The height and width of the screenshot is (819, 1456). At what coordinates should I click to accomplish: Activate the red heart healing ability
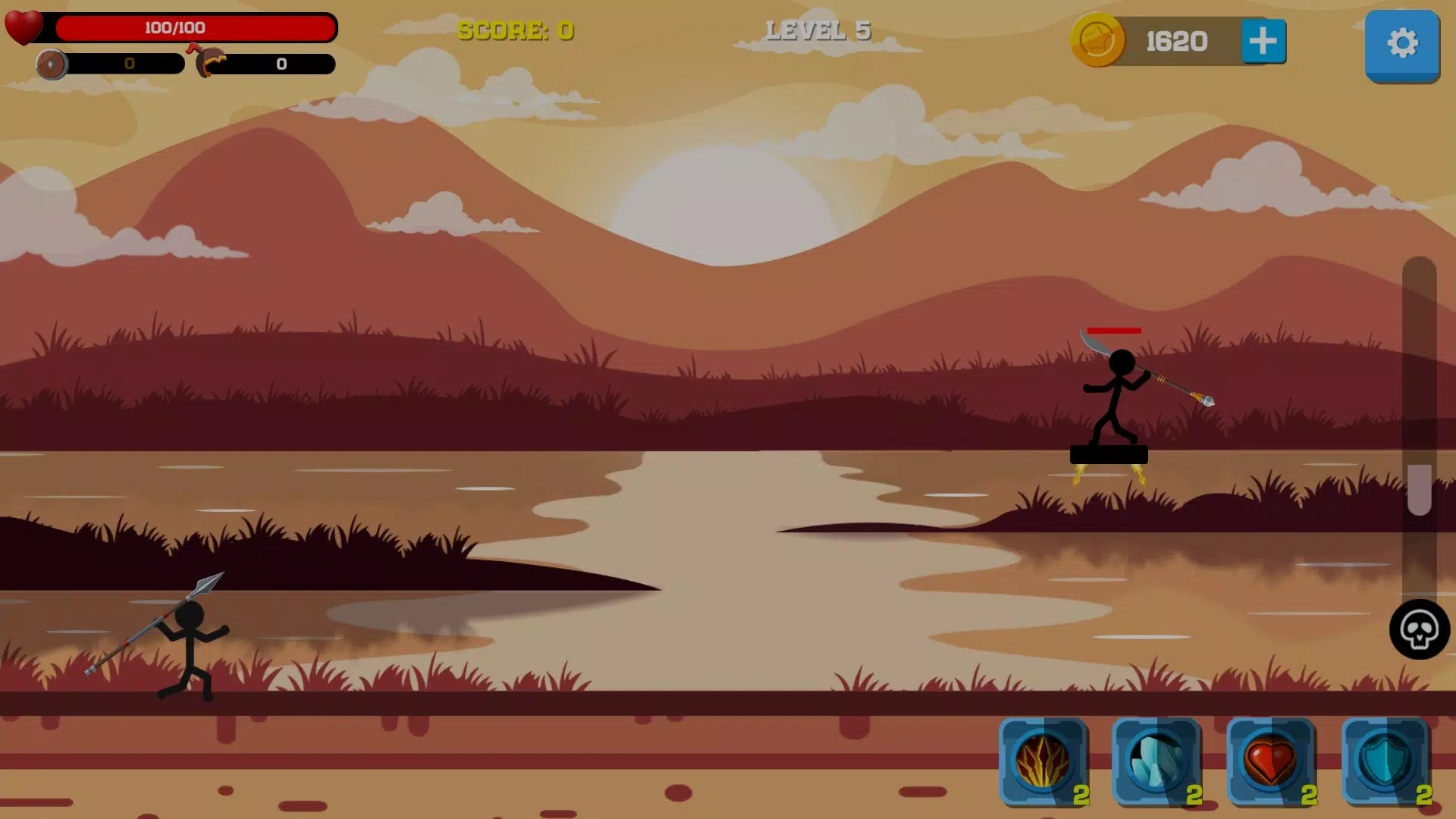[1271, 761]
